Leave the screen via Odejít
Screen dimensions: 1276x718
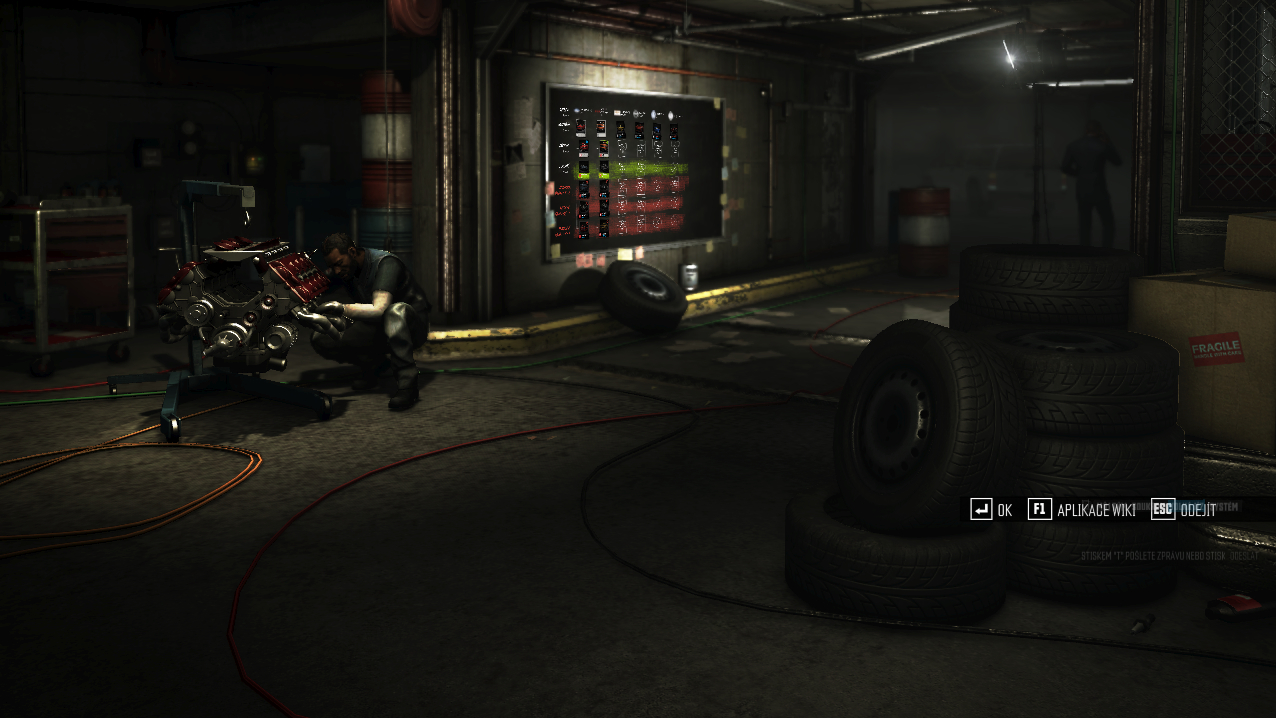point(1185,510)
